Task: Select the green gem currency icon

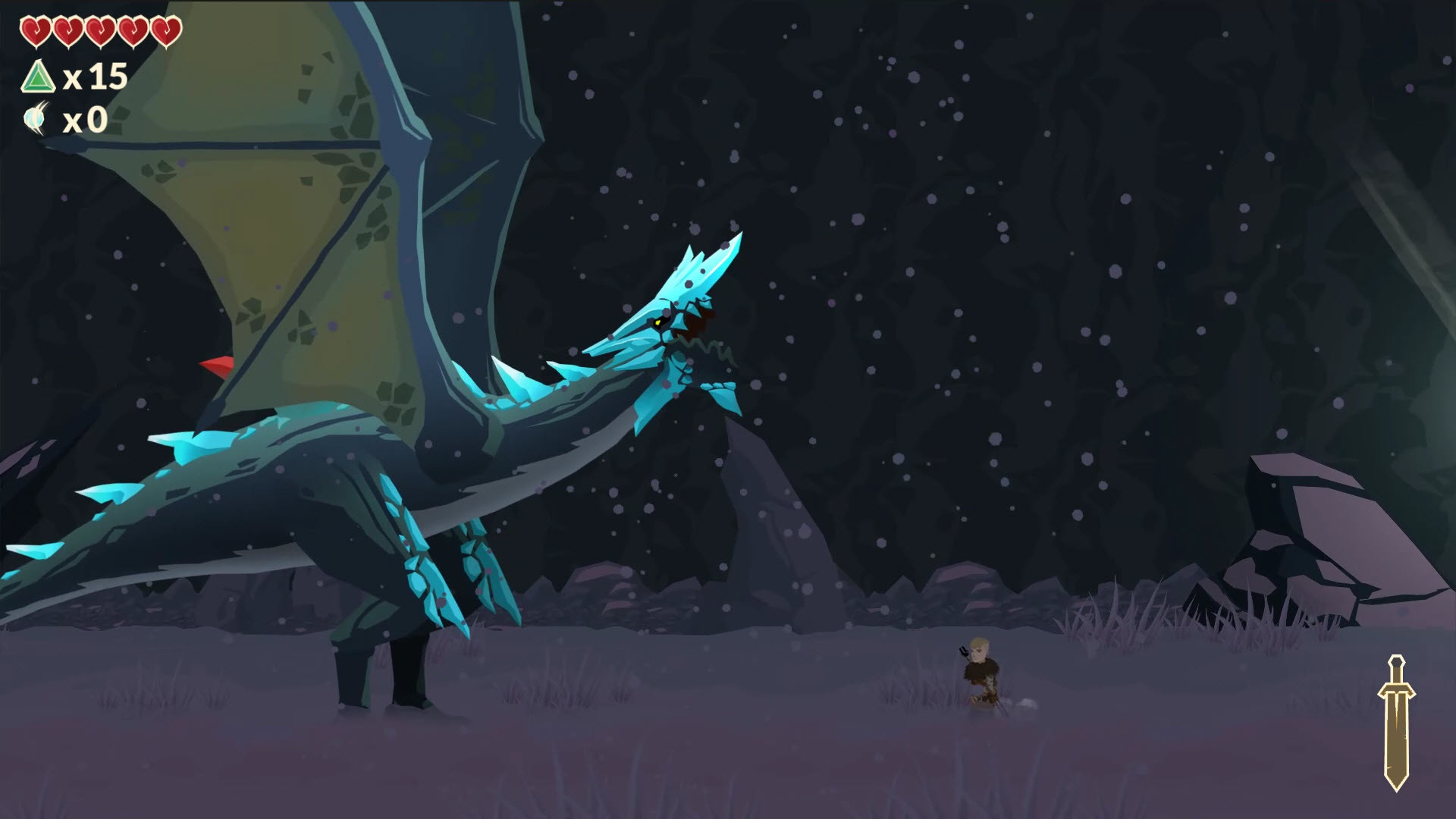Action: [x=39, y=77]
